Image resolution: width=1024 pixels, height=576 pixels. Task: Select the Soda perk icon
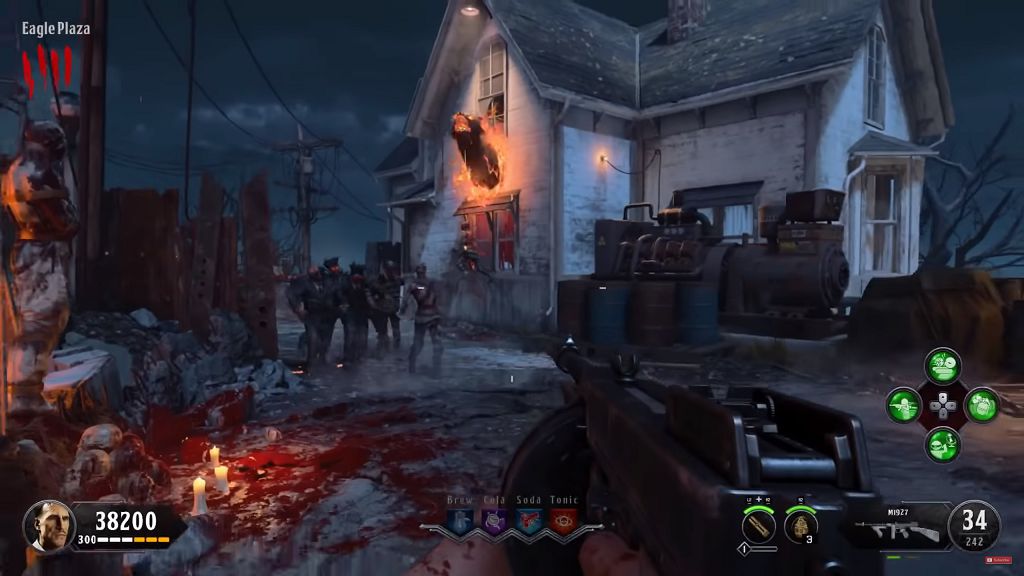coord(528,520)
